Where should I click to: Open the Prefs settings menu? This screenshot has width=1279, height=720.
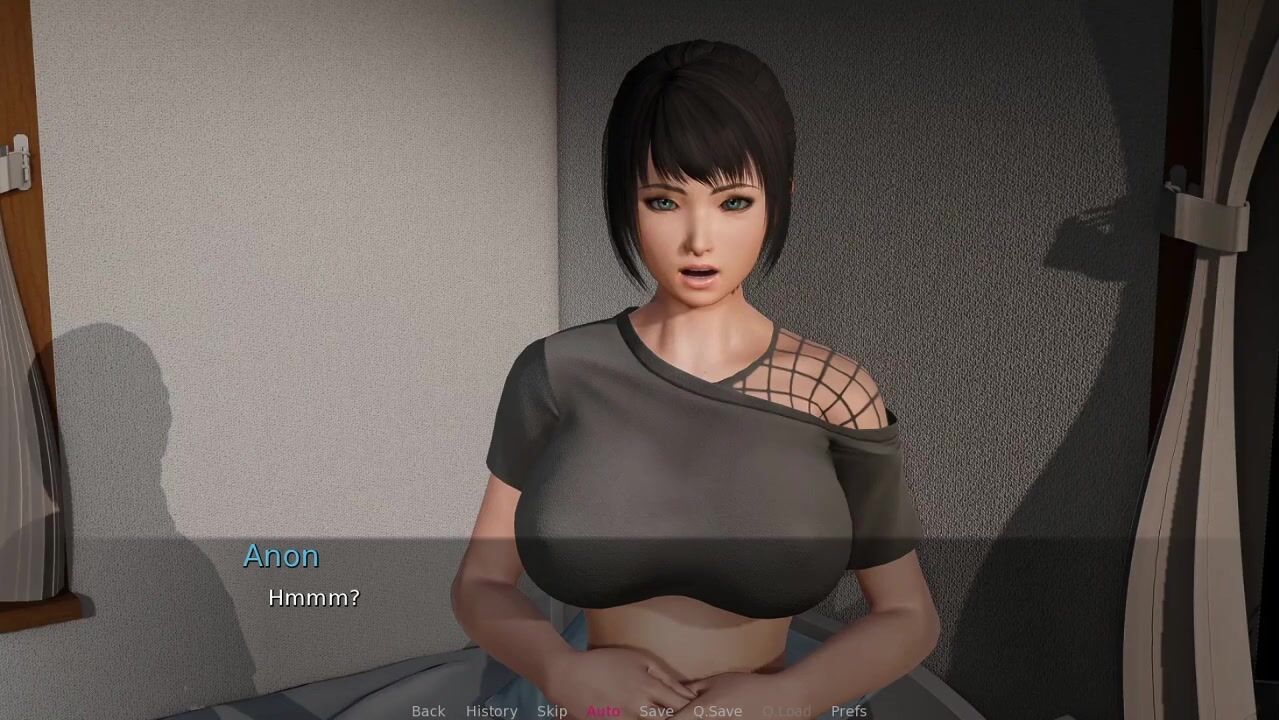pos(848,711)
